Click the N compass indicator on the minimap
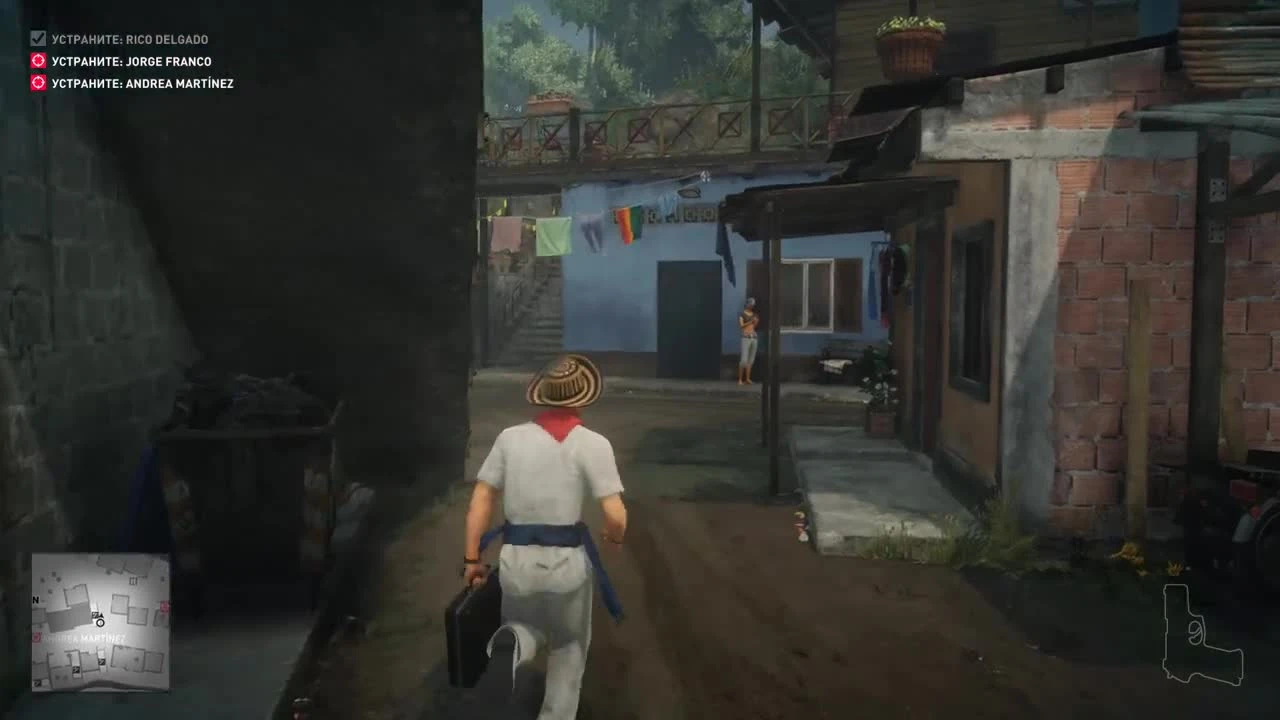1280x720 pixels. (35, 600)
